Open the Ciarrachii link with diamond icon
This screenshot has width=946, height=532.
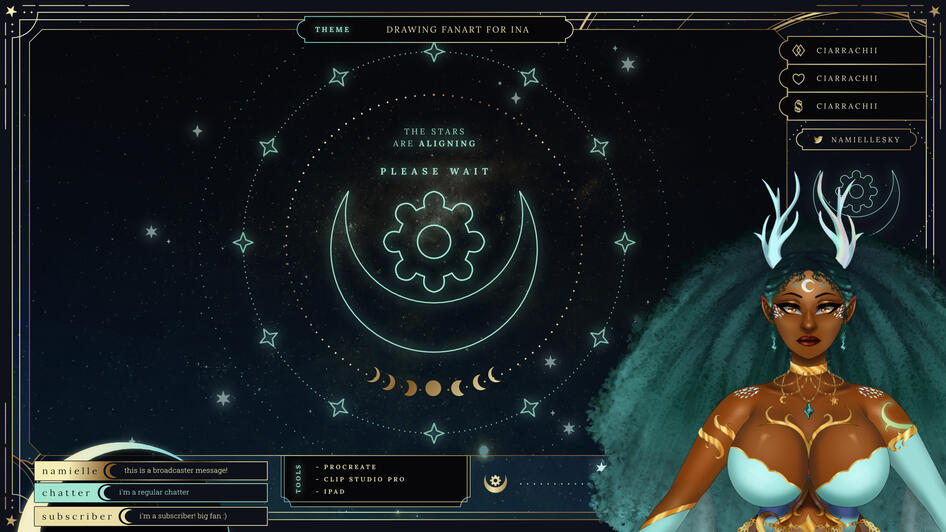[x=852, y=50]
